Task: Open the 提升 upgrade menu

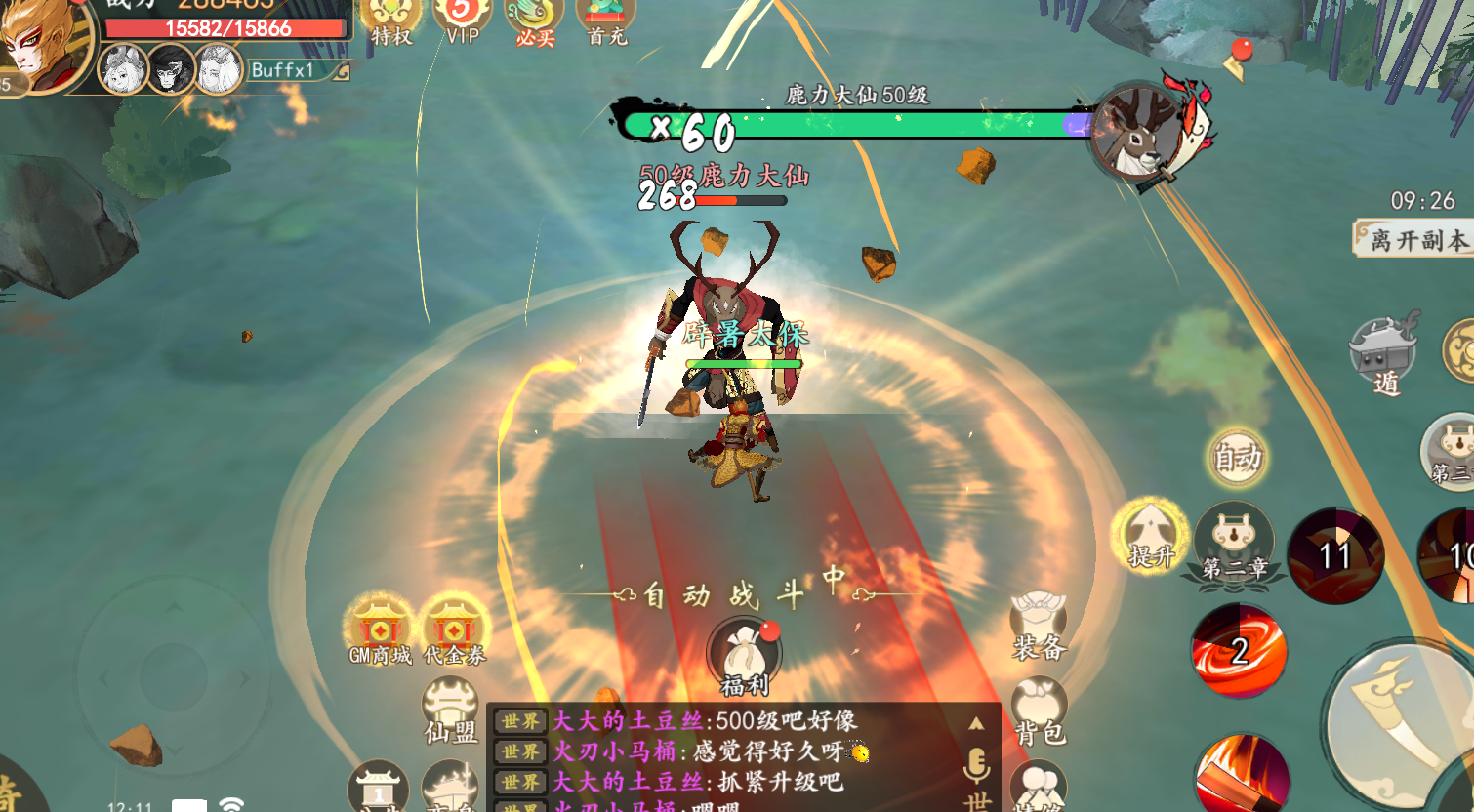Action: pyautogui.click(x=1151, y=536)
